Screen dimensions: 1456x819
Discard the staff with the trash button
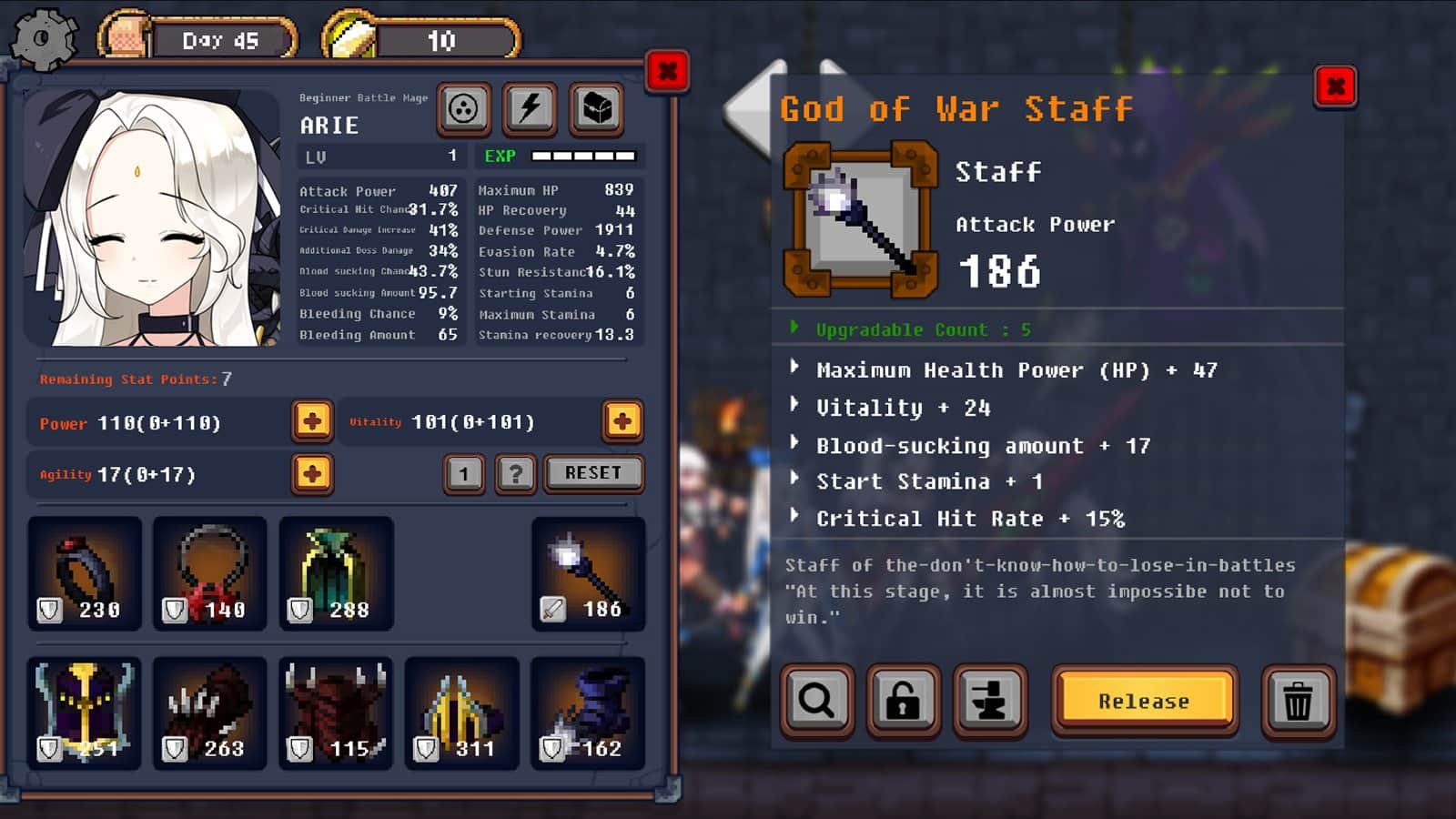coord(1298,701)
